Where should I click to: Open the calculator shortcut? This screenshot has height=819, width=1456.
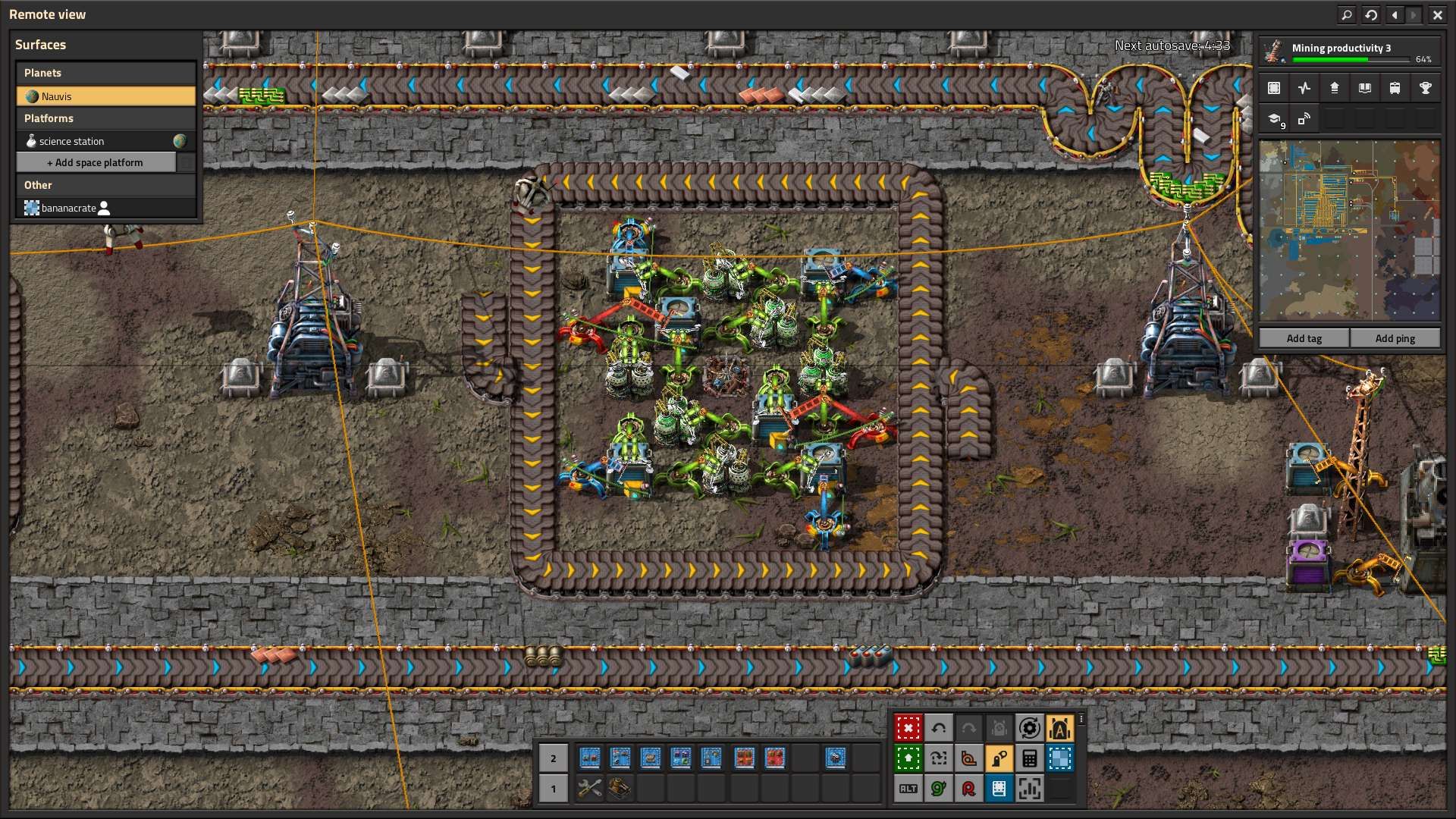coord(1029,758)
